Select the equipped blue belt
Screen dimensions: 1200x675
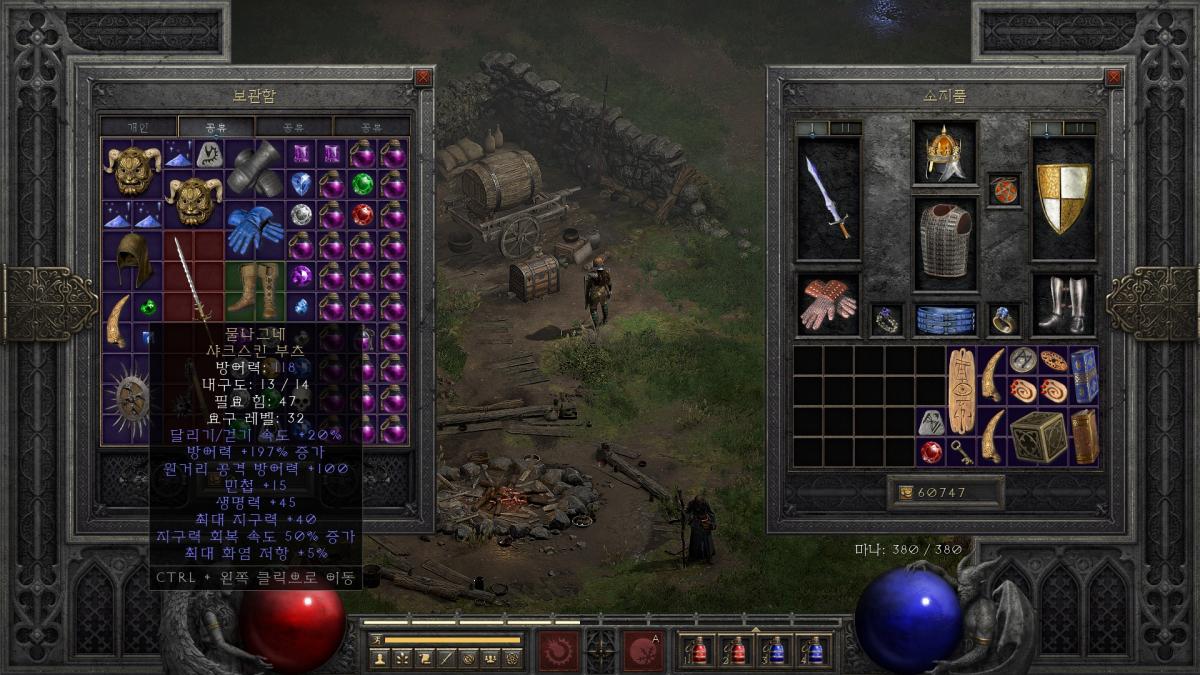(x=944, y=319)
